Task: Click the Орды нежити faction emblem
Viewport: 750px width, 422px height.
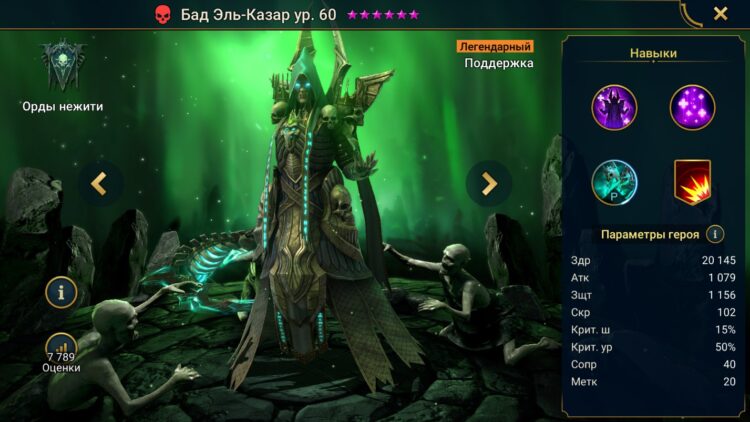Action: click(62, 65)
